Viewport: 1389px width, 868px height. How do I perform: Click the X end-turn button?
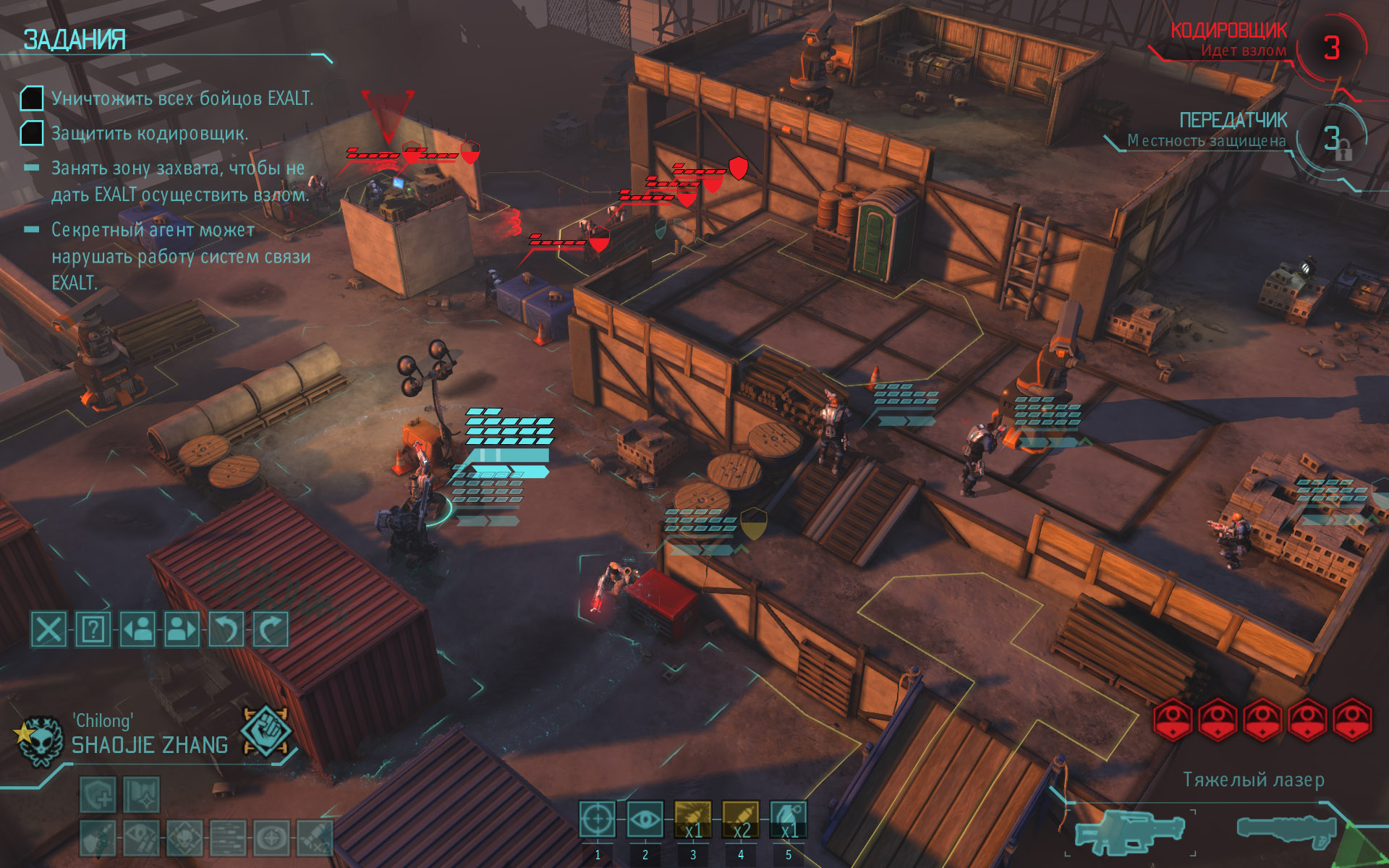pyautogui.click(x=48, y=629)
